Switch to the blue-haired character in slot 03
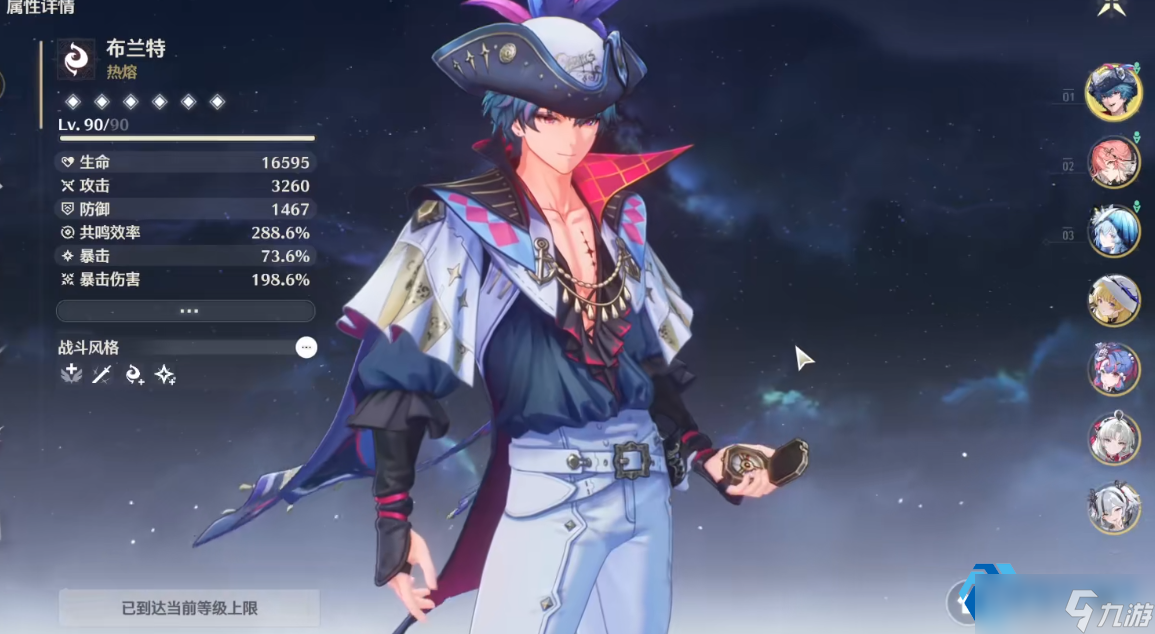 click(1113, 231)
